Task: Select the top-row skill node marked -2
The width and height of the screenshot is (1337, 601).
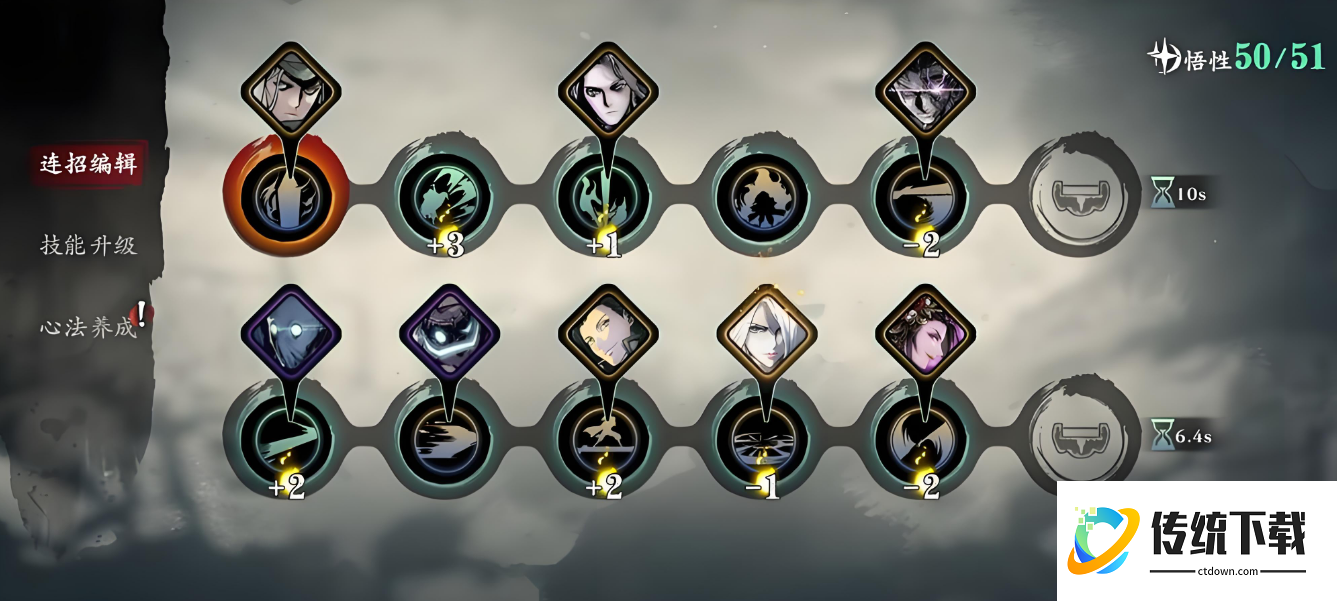Action: (x=922, y=195)
